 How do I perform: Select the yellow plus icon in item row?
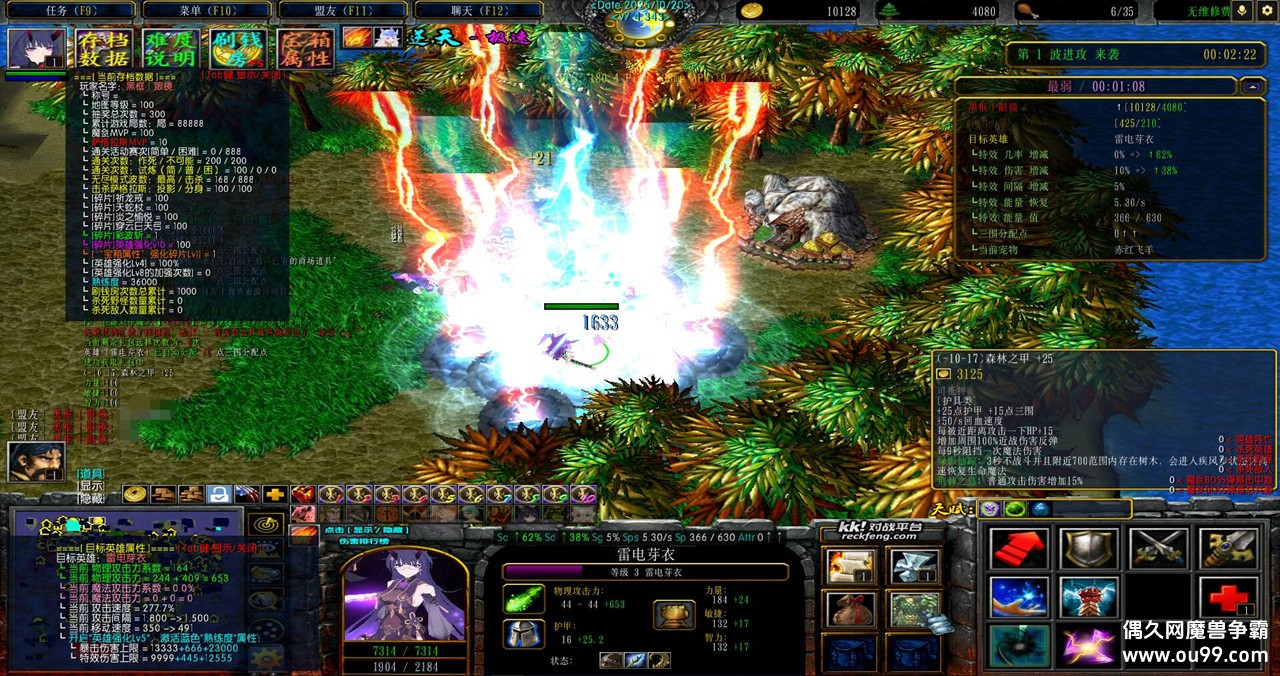click(x=275, y=494)
